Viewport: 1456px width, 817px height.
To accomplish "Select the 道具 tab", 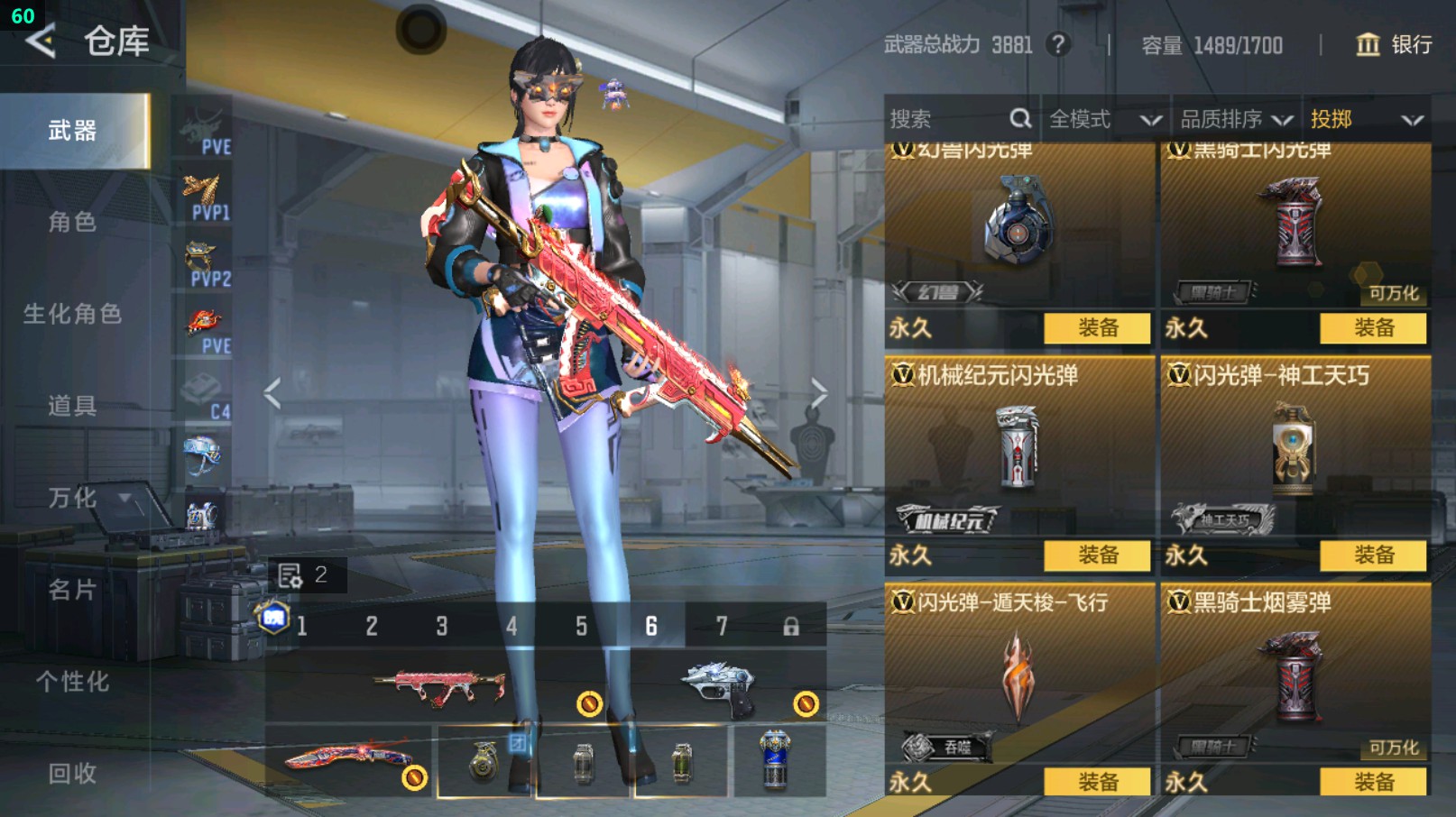I will tap(72, 406).
